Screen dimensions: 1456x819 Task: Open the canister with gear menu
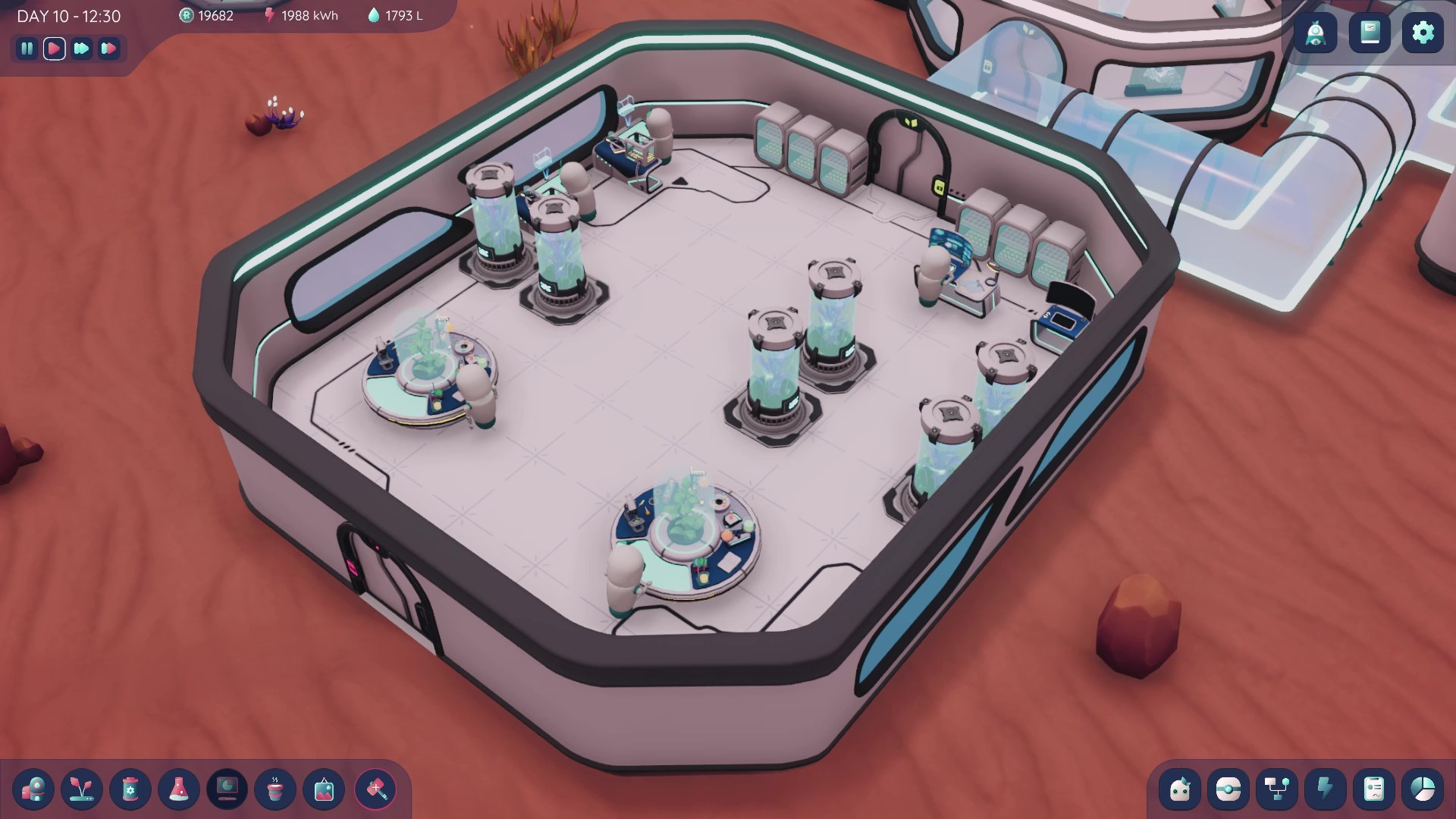(131, 790)
